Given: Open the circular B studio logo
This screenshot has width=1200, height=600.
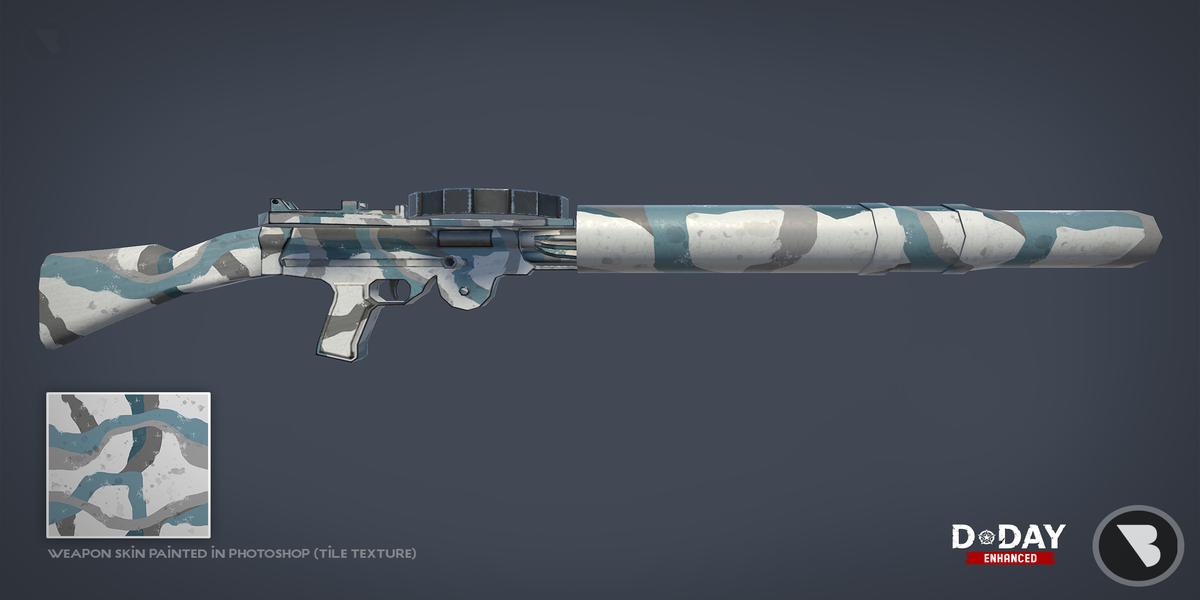Looking at the screenshot, I should tap(1138, 545).
